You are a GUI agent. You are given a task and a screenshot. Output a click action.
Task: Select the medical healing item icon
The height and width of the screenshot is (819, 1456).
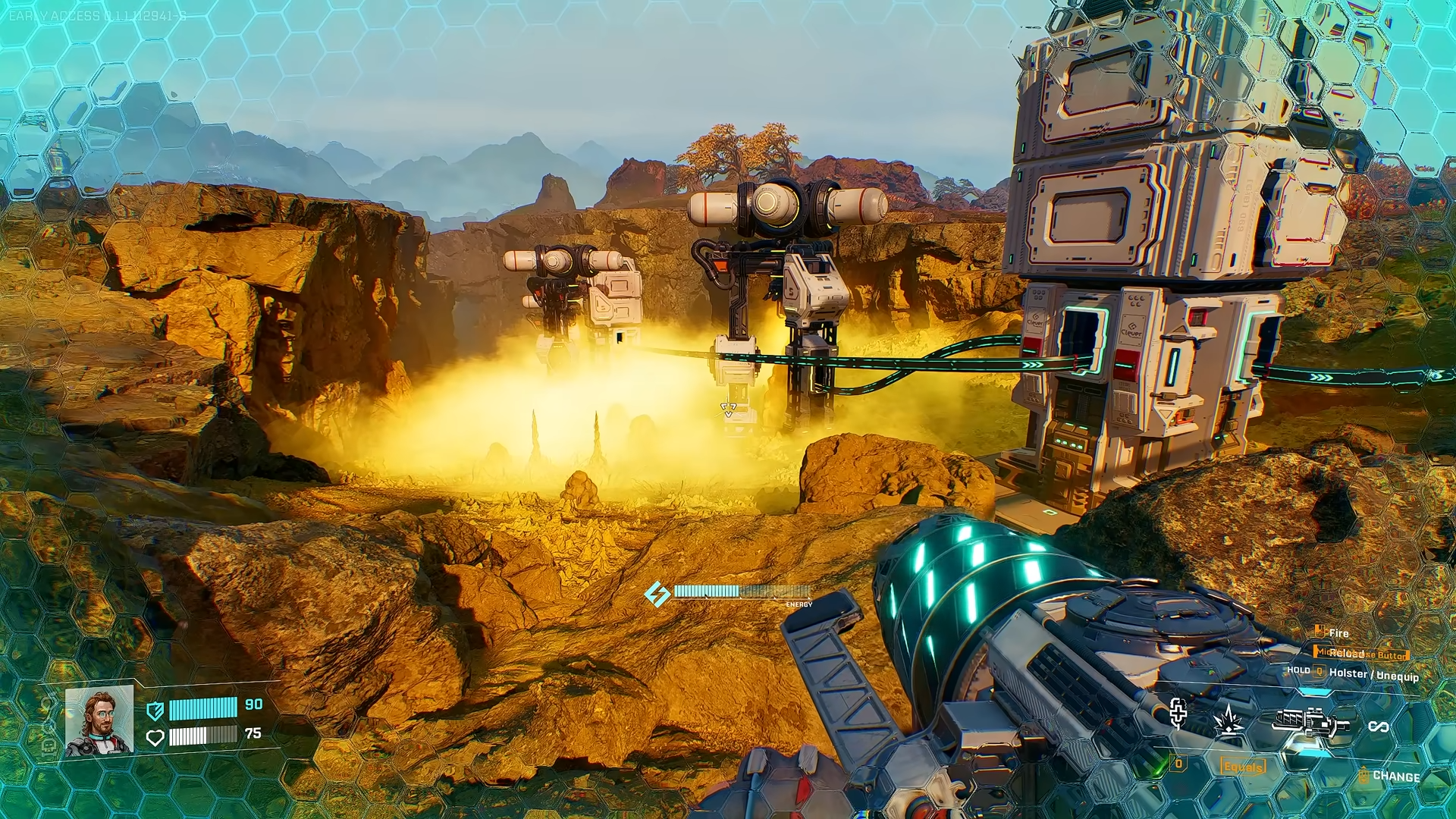[x=1178, y=713]
